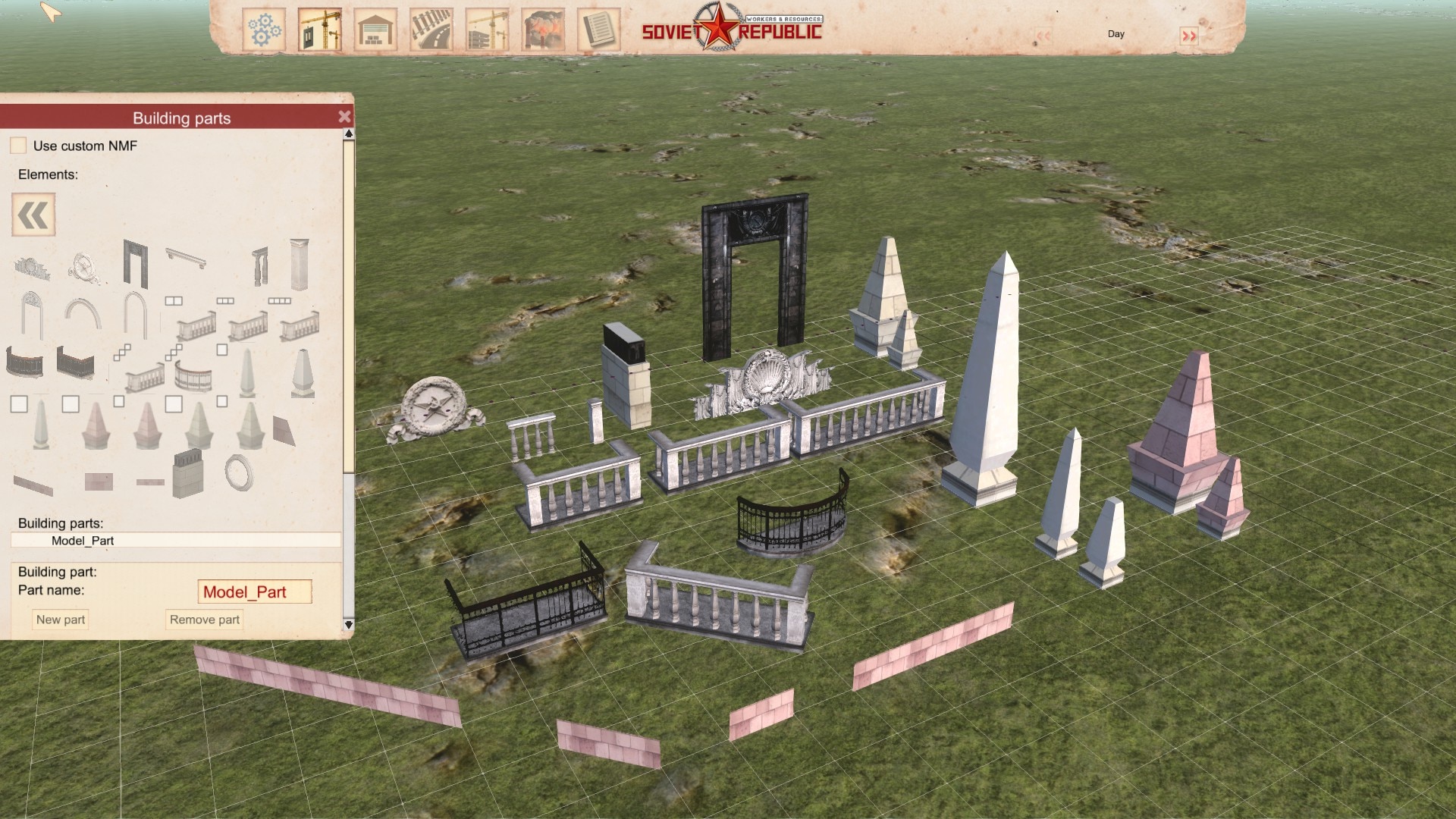
Task: Choose the round ring element thumbnail
Action: click(x=239, y=472)
